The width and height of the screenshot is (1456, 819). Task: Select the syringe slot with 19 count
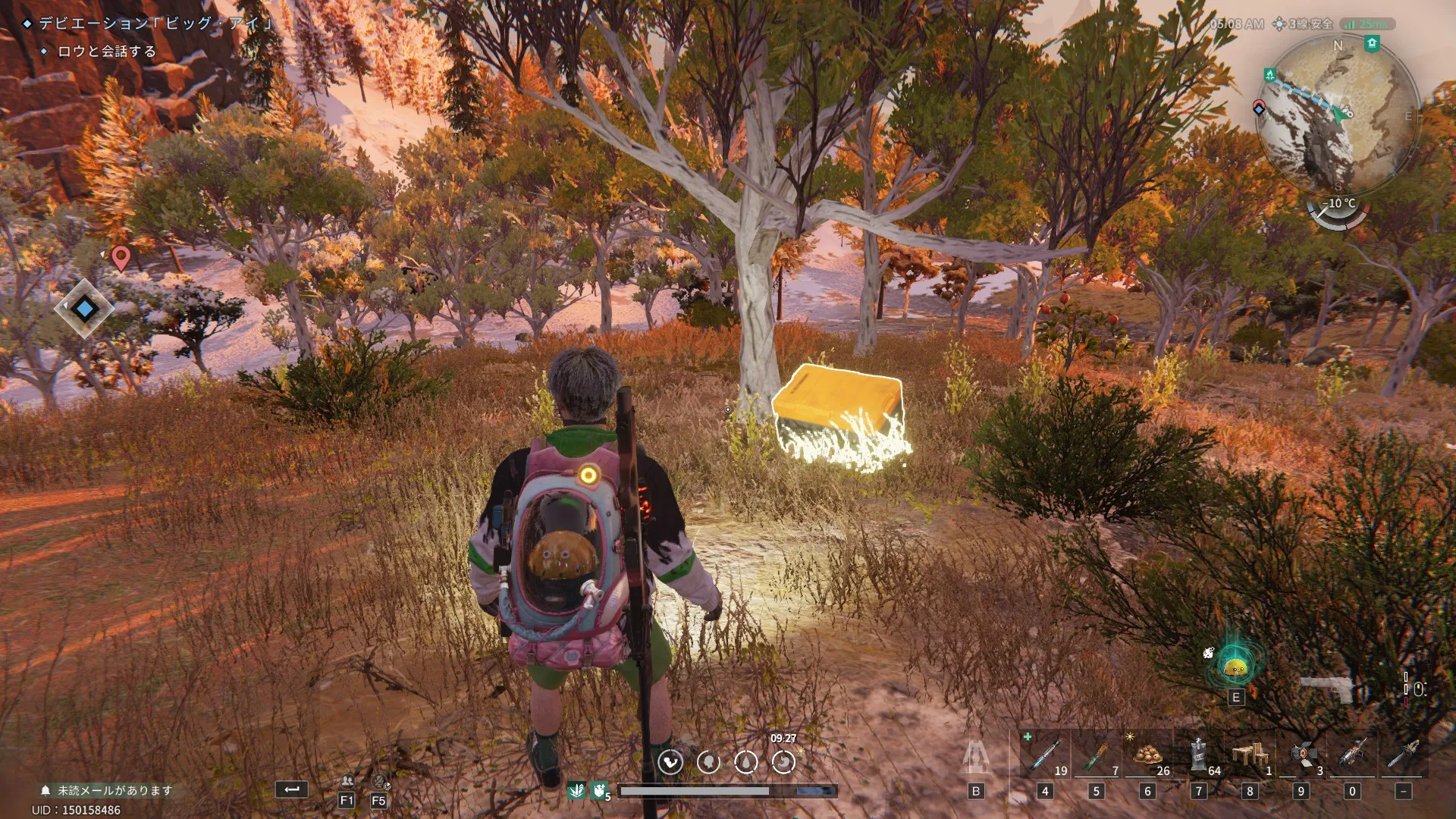point(1045,755)
